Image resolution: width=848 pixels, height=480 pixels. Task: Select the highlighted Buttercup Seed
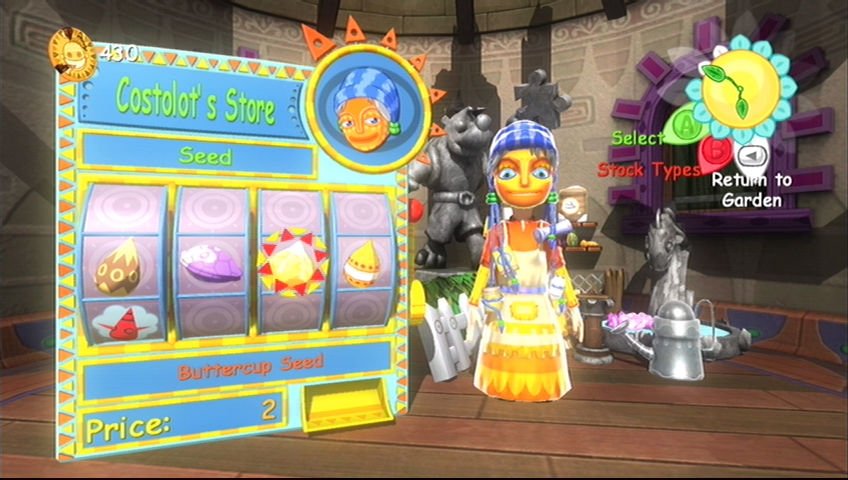pyautogui.click(x=291, y=263)
